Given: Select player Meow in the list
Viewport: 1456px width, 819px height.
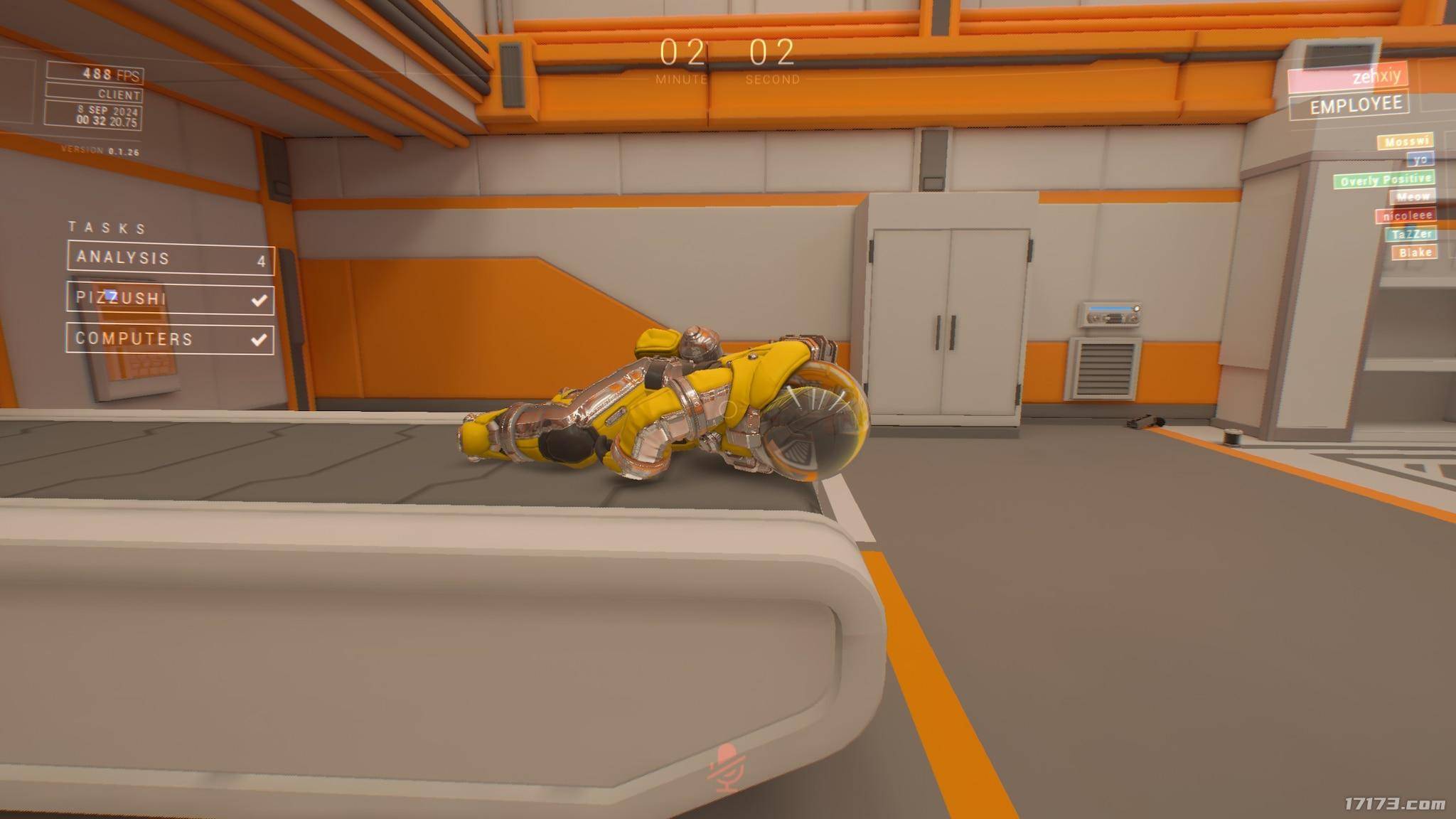Looking at the screenshot, I should (1412, 197).
